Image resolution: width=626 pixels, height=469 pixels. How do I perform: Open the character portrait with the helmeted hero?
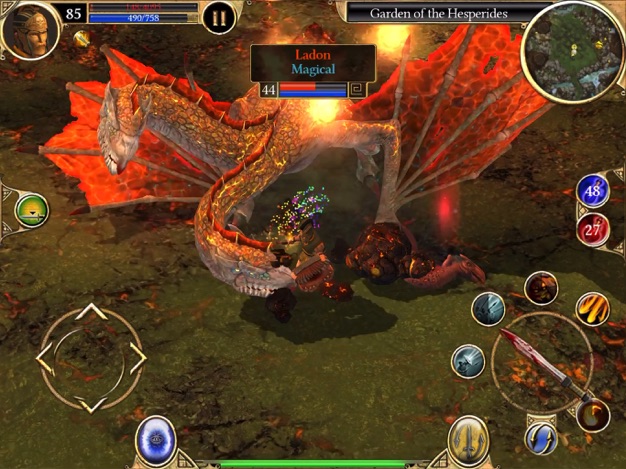[29, 28]
